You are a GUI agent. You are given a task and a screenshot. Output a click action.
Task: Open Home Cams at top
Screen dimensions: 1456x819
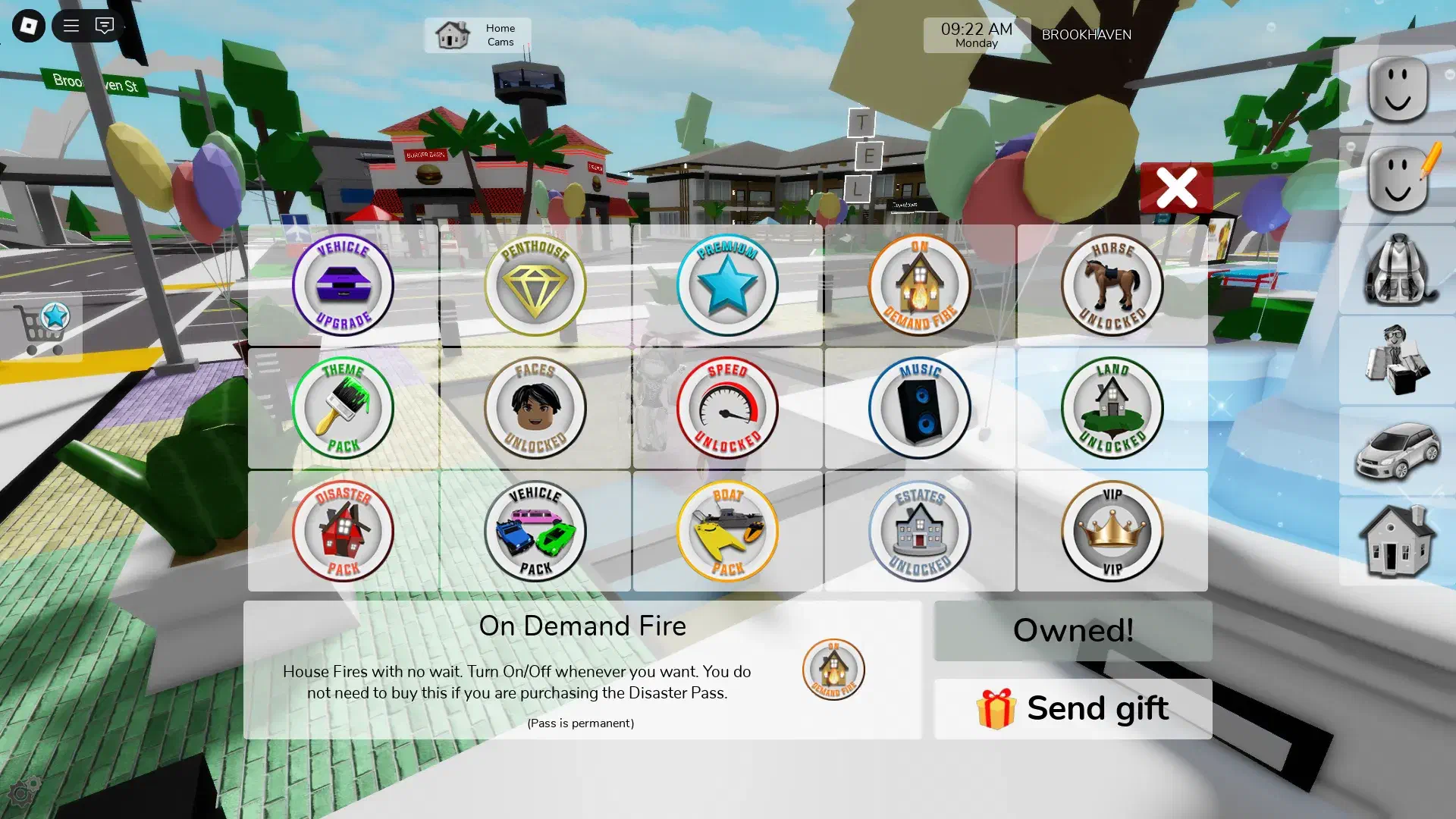tap(478, 35)
